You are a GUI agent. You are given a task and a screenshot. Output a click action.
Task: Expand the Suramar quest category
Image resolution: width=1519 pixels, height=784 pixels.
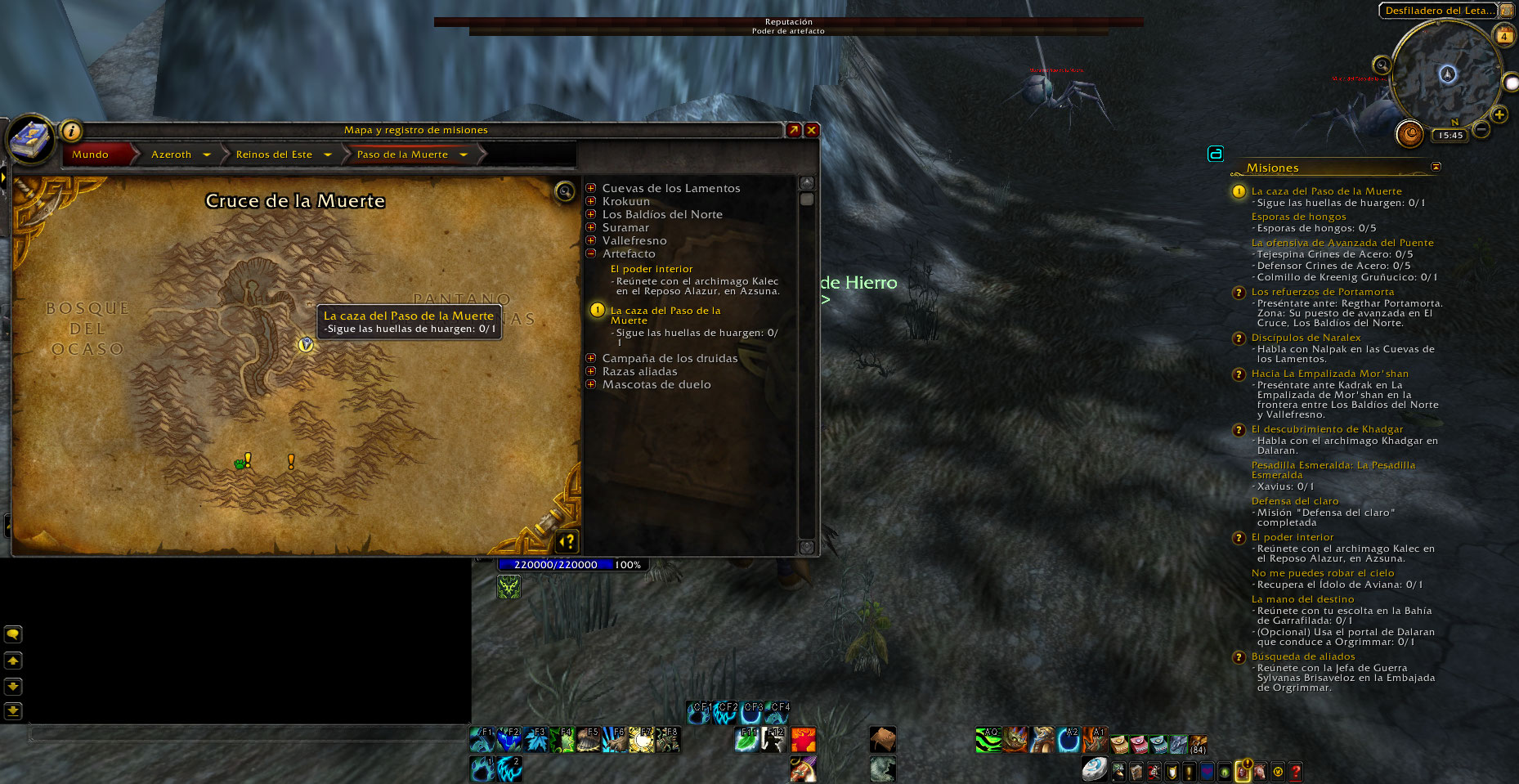click(x=591, y=228)
